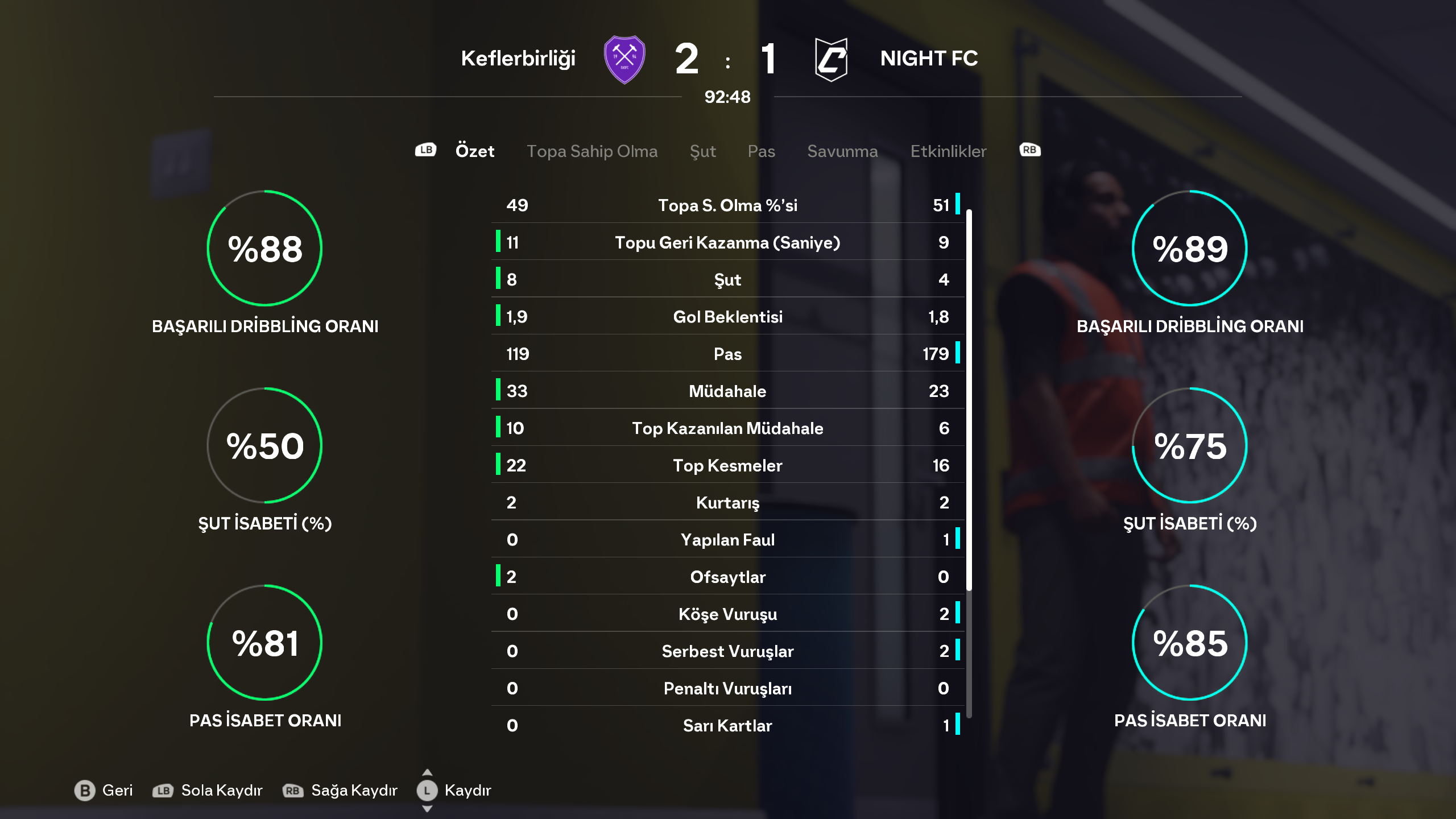The height and width of the screenshot is (819, 1456).
Task: Open the Topa Sahip Olma tab
Action: click(591, 151)
